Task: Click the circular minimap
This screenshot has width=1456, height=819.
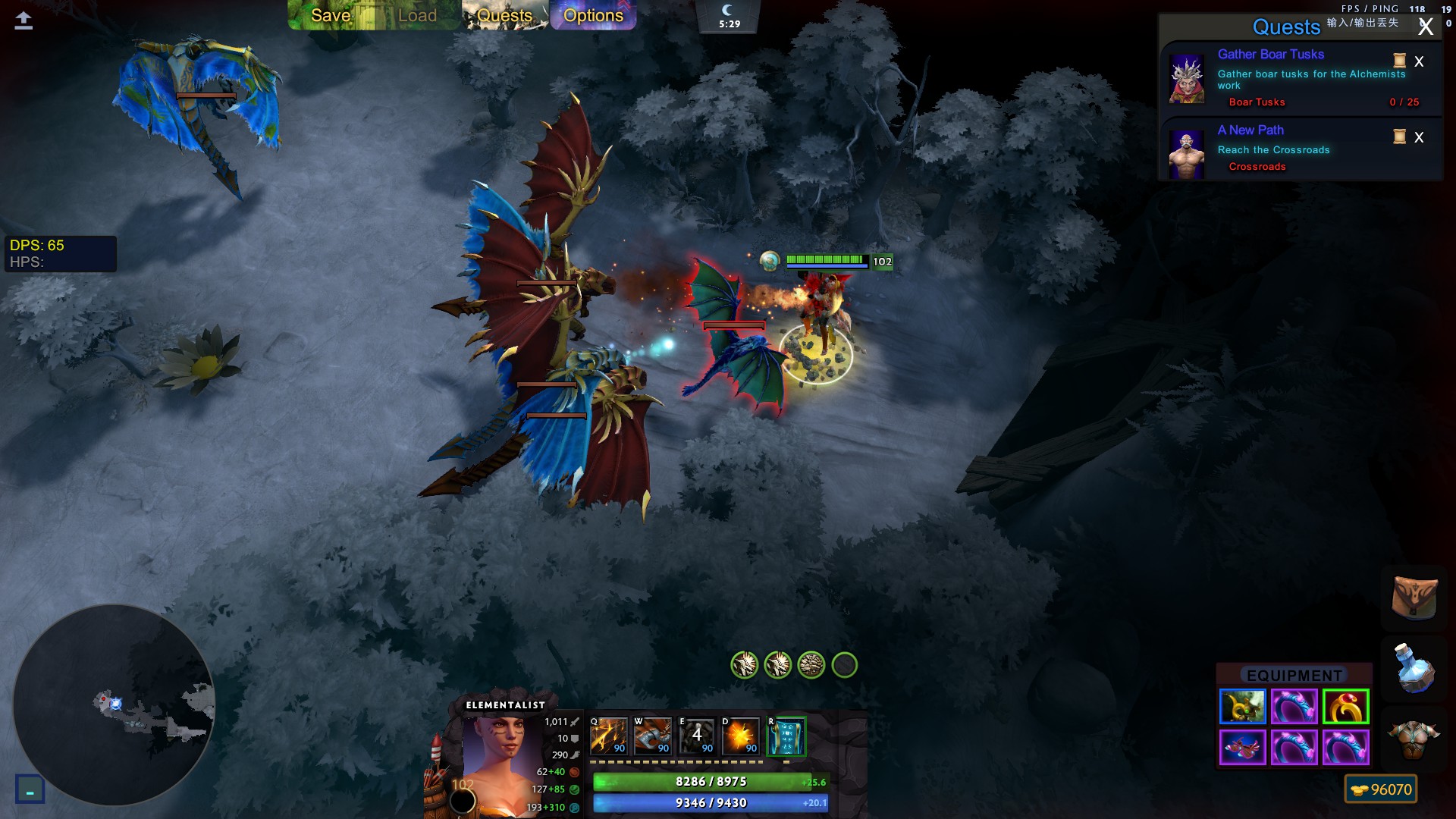Action: pos(114,704)
